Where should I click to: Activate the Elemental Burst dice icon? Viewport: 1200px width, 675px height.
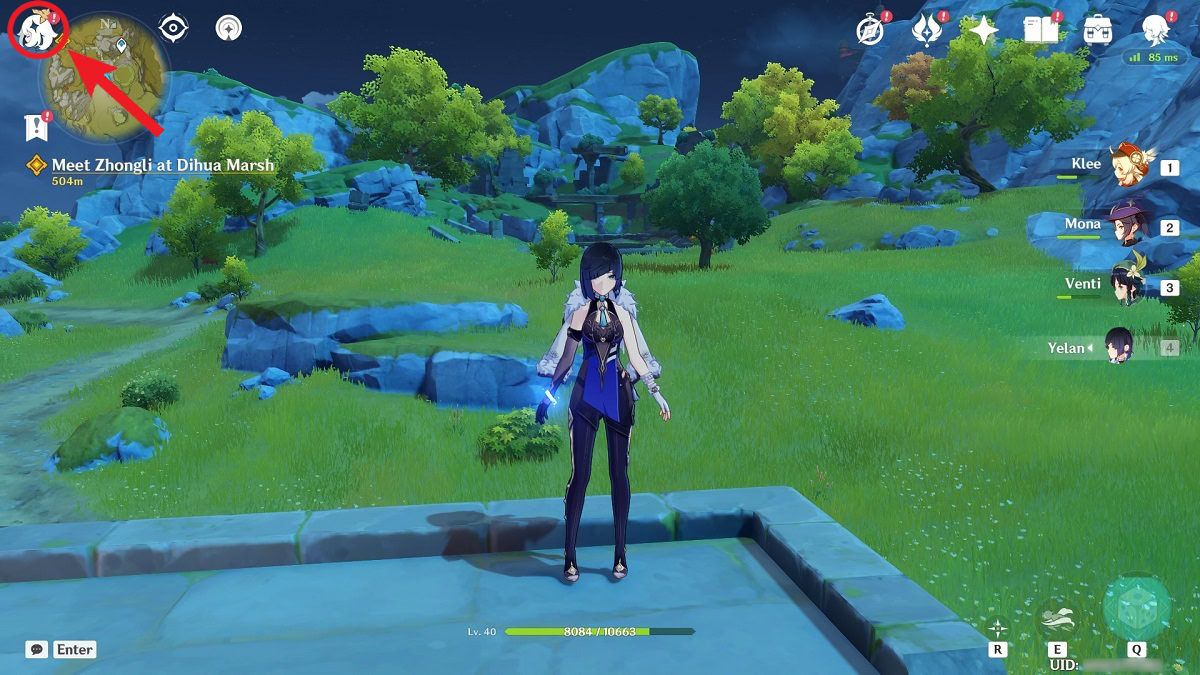(x=1136, y=608)
